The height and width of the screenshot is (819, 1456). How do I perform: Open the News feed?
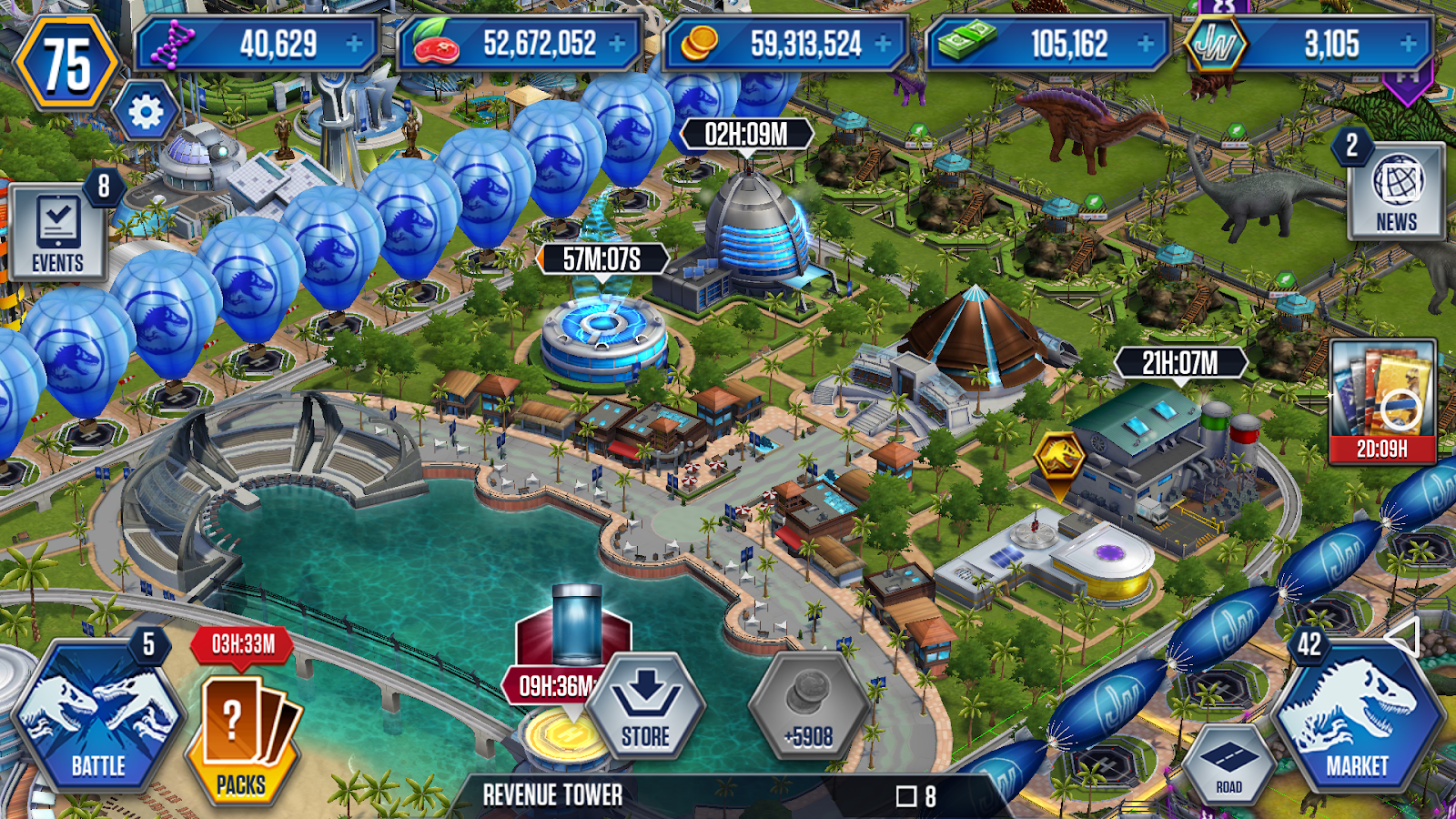[1399, 191]
